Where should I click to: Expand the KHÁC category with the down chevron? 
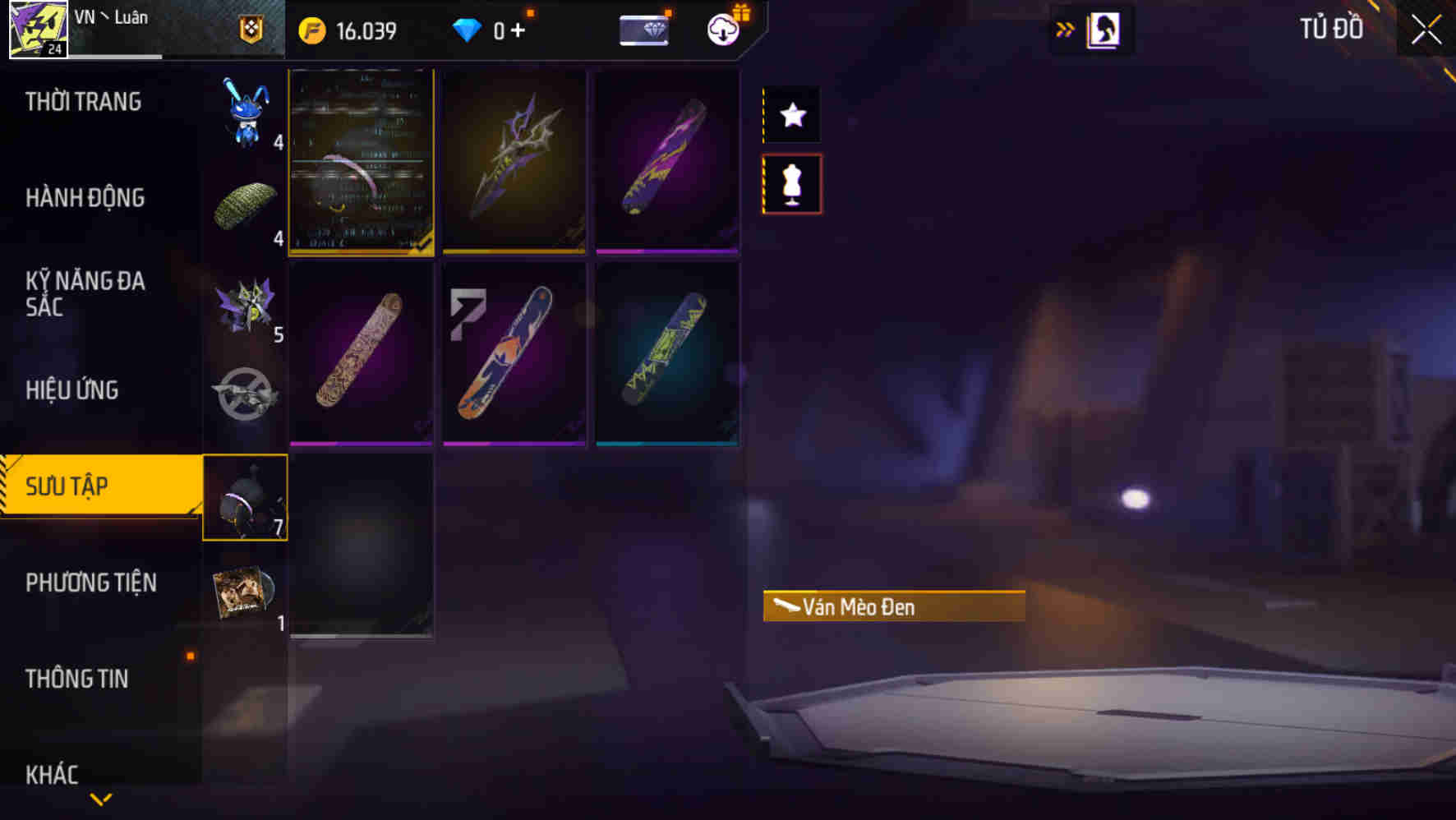[x=101, y=797]
